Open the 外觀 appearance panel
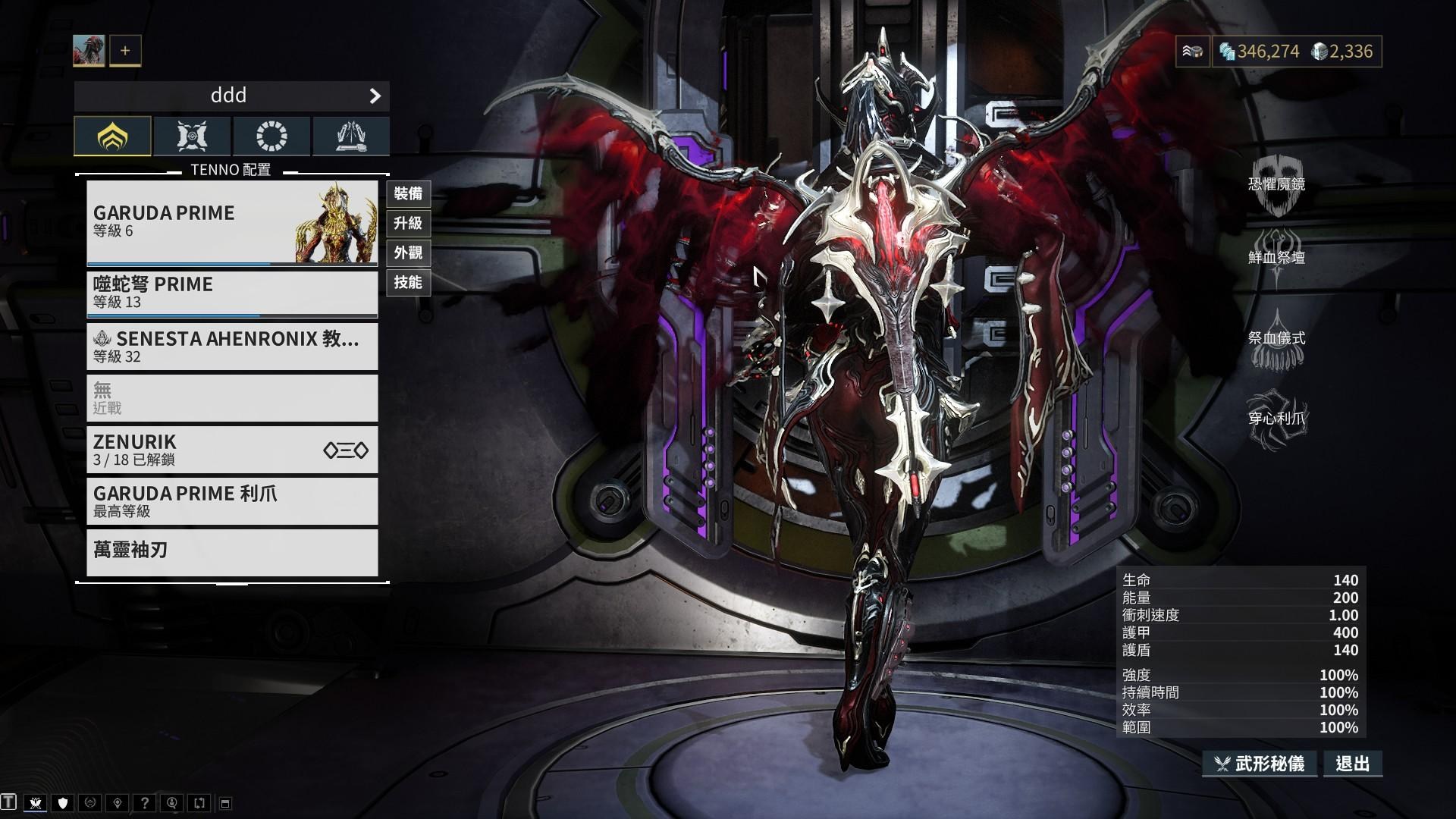1456x819 pixels. pos(408,253)
